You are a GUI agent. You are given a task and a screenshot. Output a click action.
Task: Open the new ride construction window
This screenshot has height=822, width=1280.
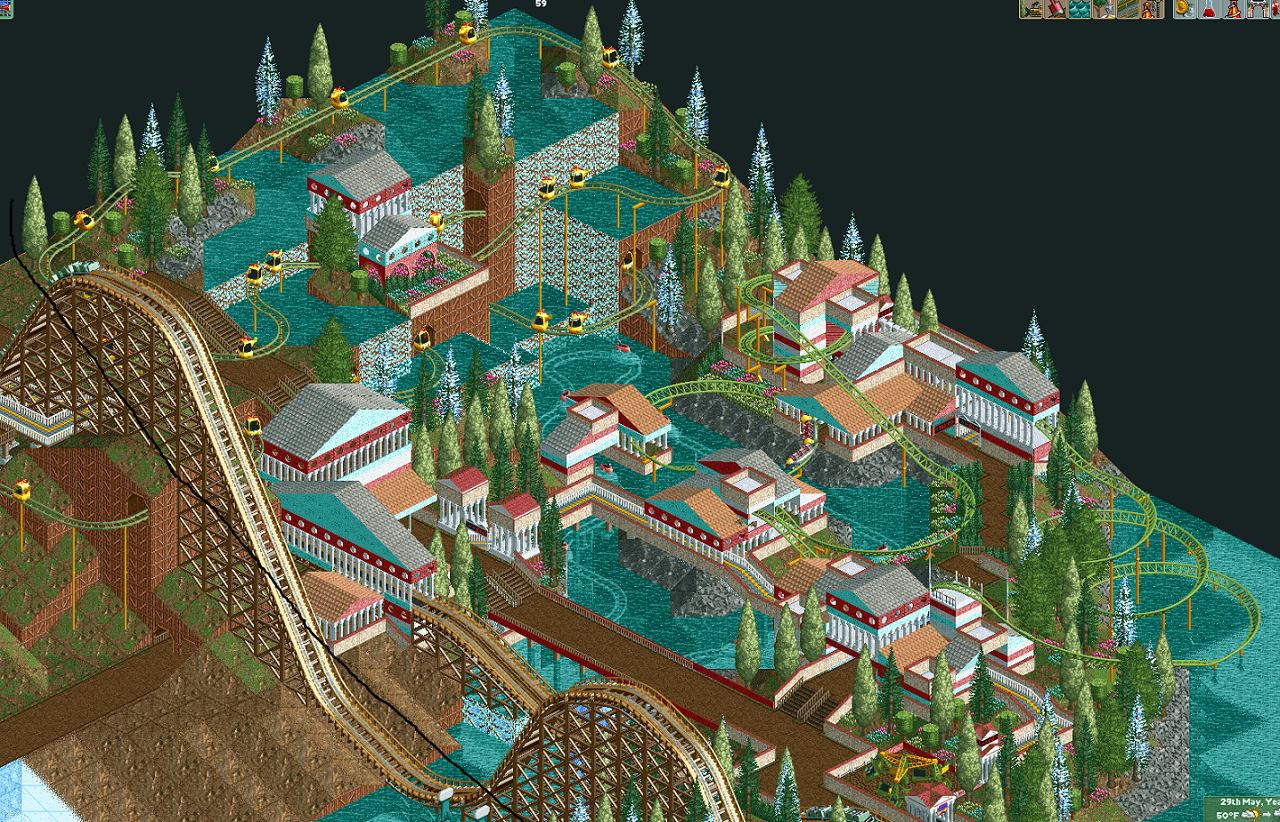[1151, 9]
